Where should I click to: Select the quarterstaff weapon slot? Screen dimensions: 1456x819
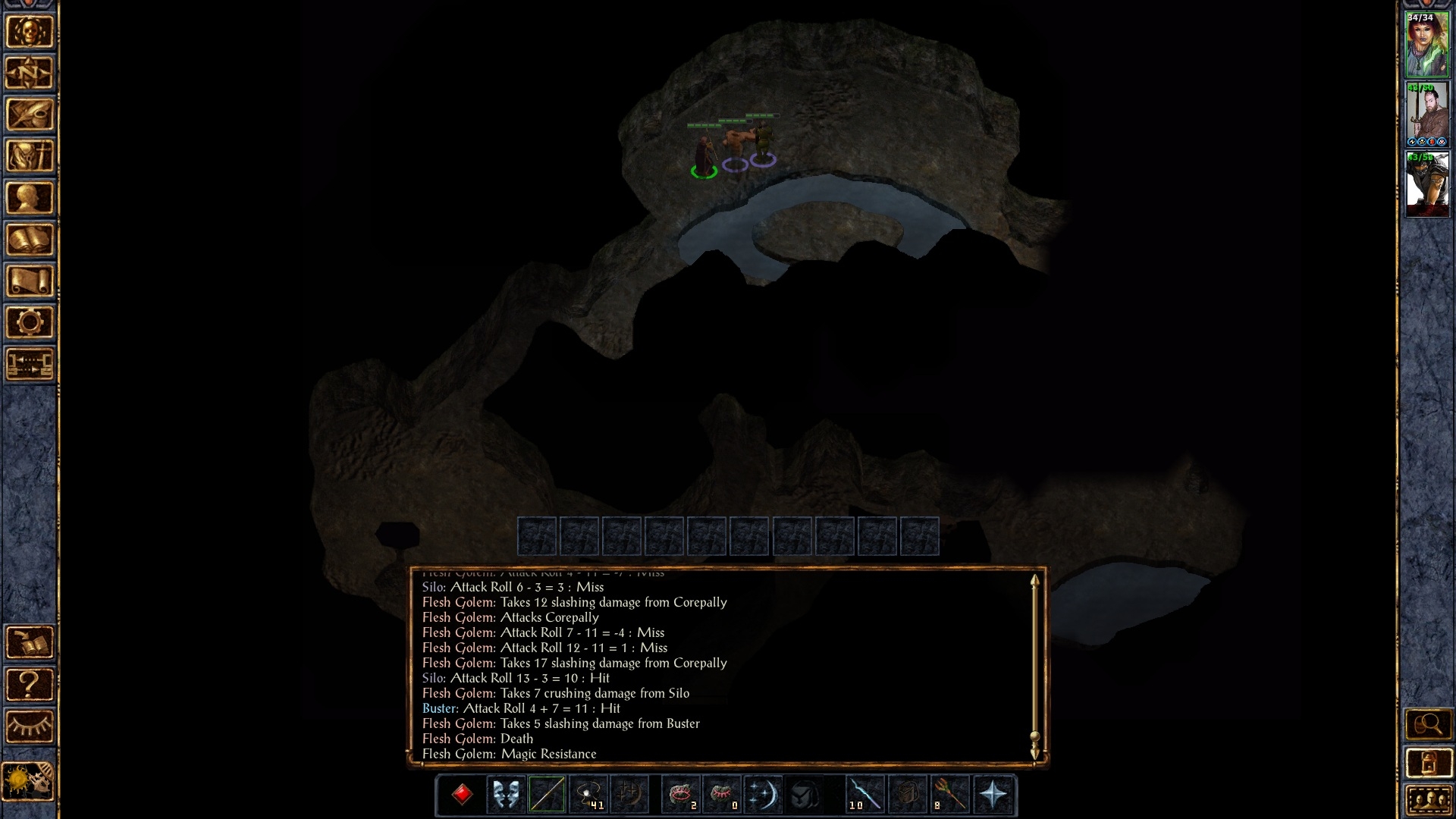click(x=547, y=795)
